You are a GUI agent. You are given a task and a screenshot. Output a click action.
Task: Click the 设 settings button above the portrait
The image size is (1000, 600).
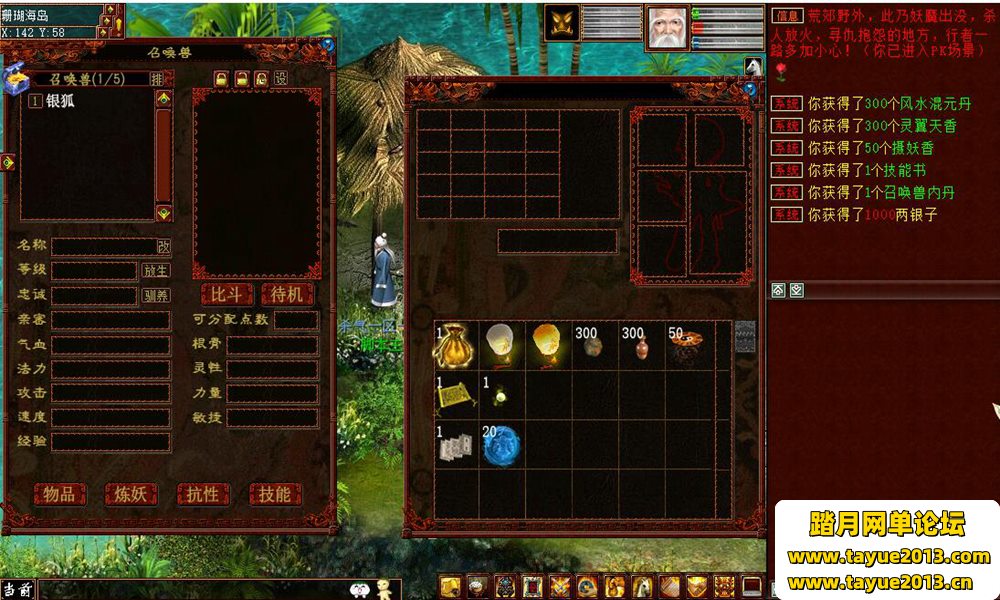281,78
